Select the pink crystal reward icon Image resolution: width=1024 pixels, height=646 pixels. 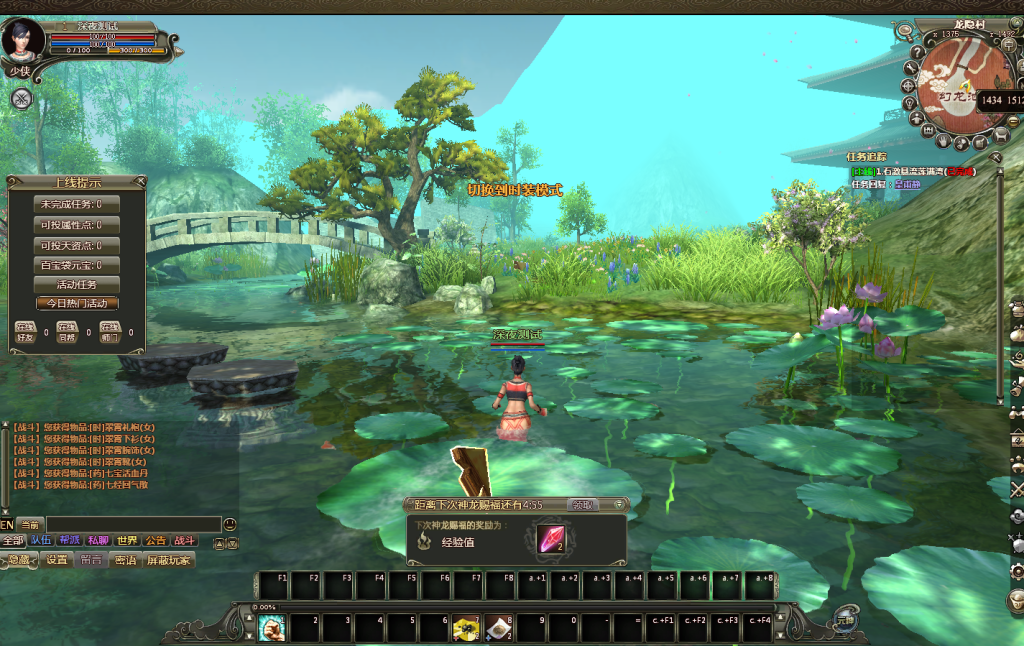point(551,539)
